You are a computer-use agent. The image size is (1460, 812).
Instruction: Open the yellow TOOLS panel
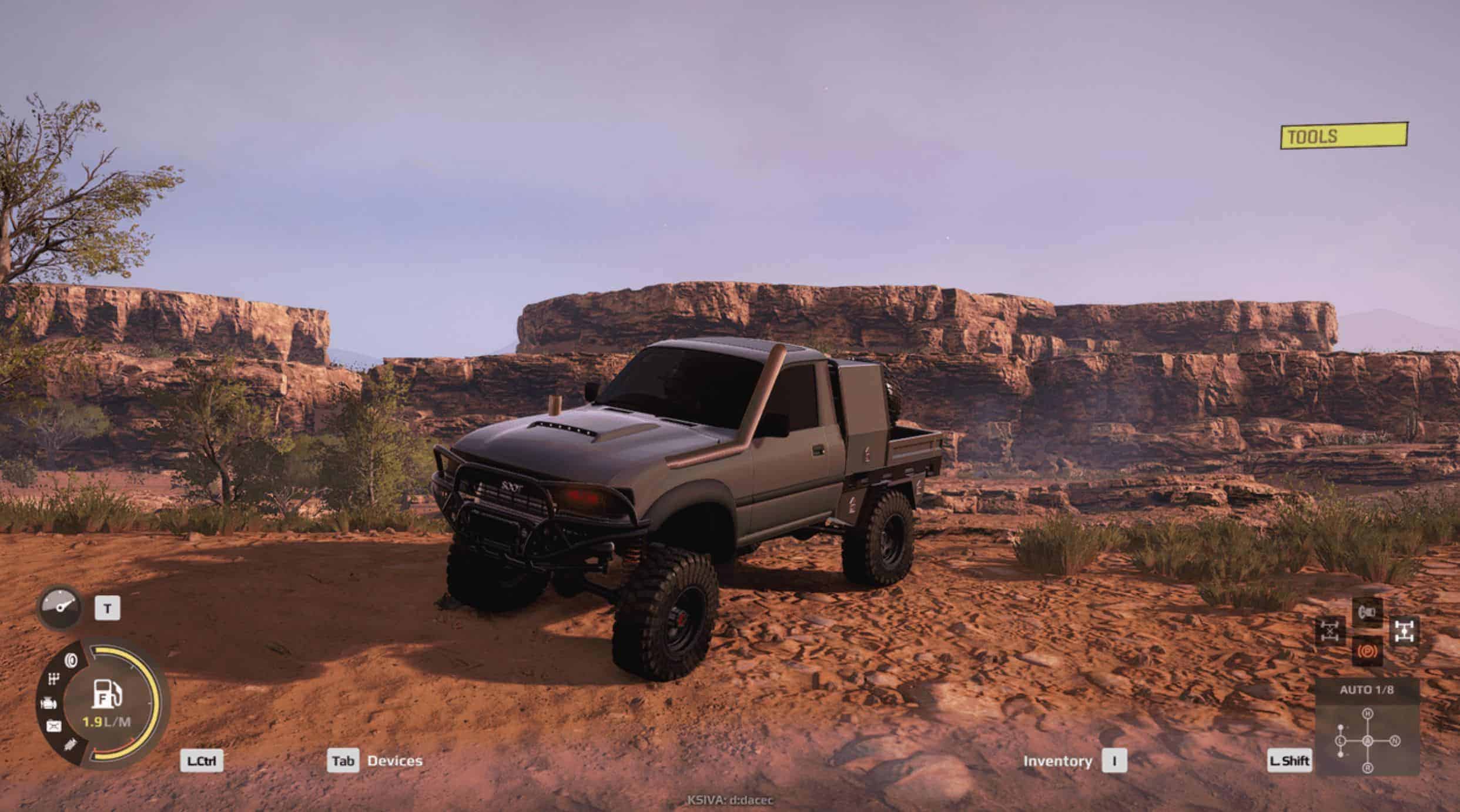[1344, 136]
